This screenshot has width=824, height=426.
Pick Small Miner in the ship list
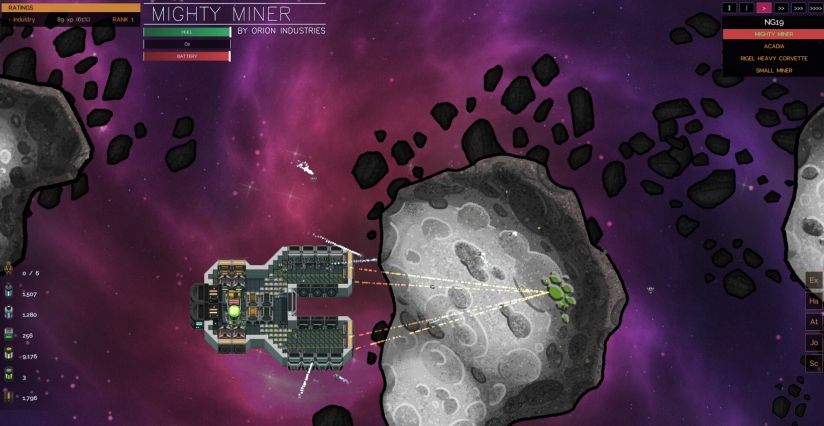(773, 69)
